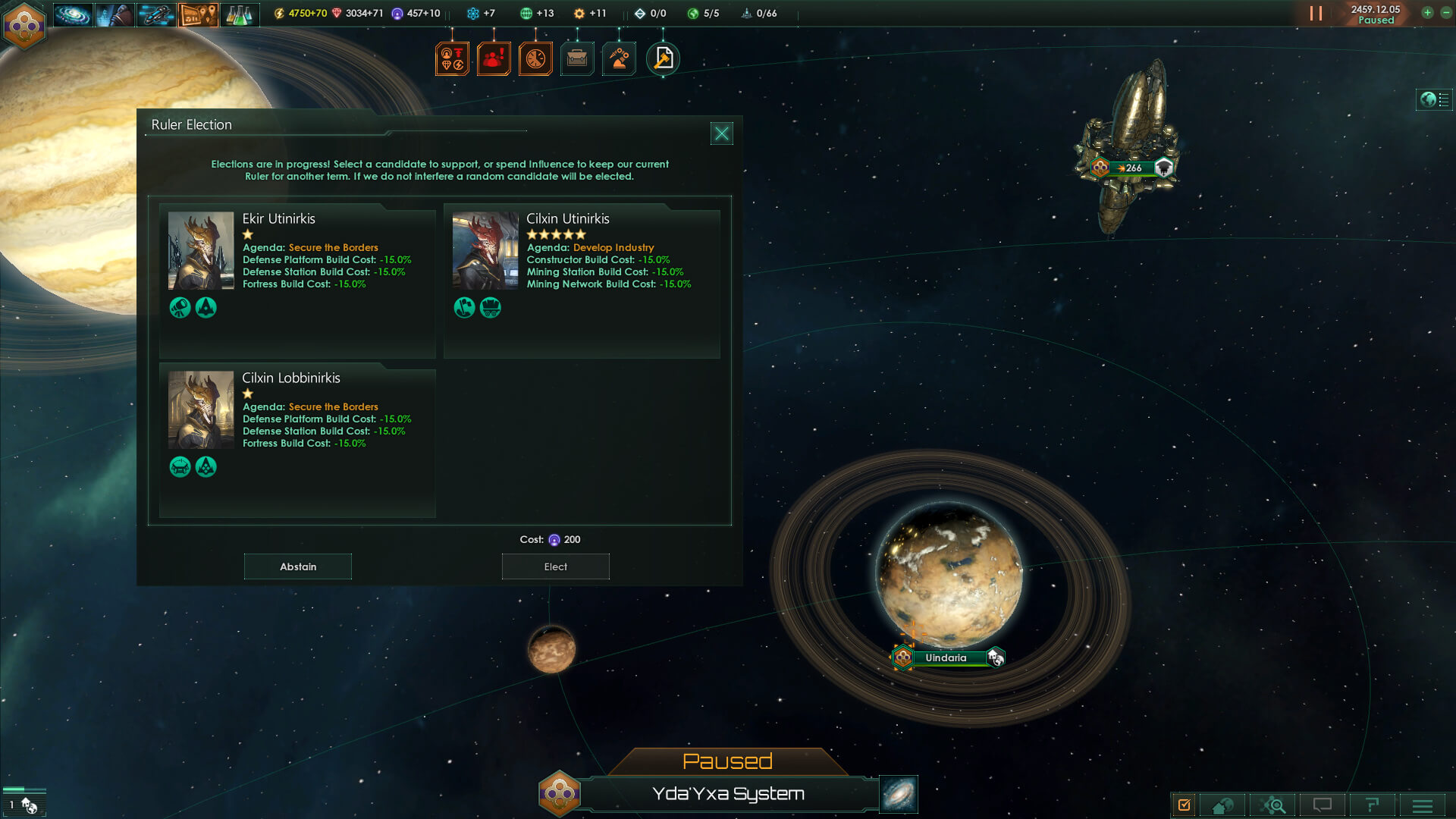1456x819 pixels.
Task: Open the briefcase notification
Action: click(577, 58)
